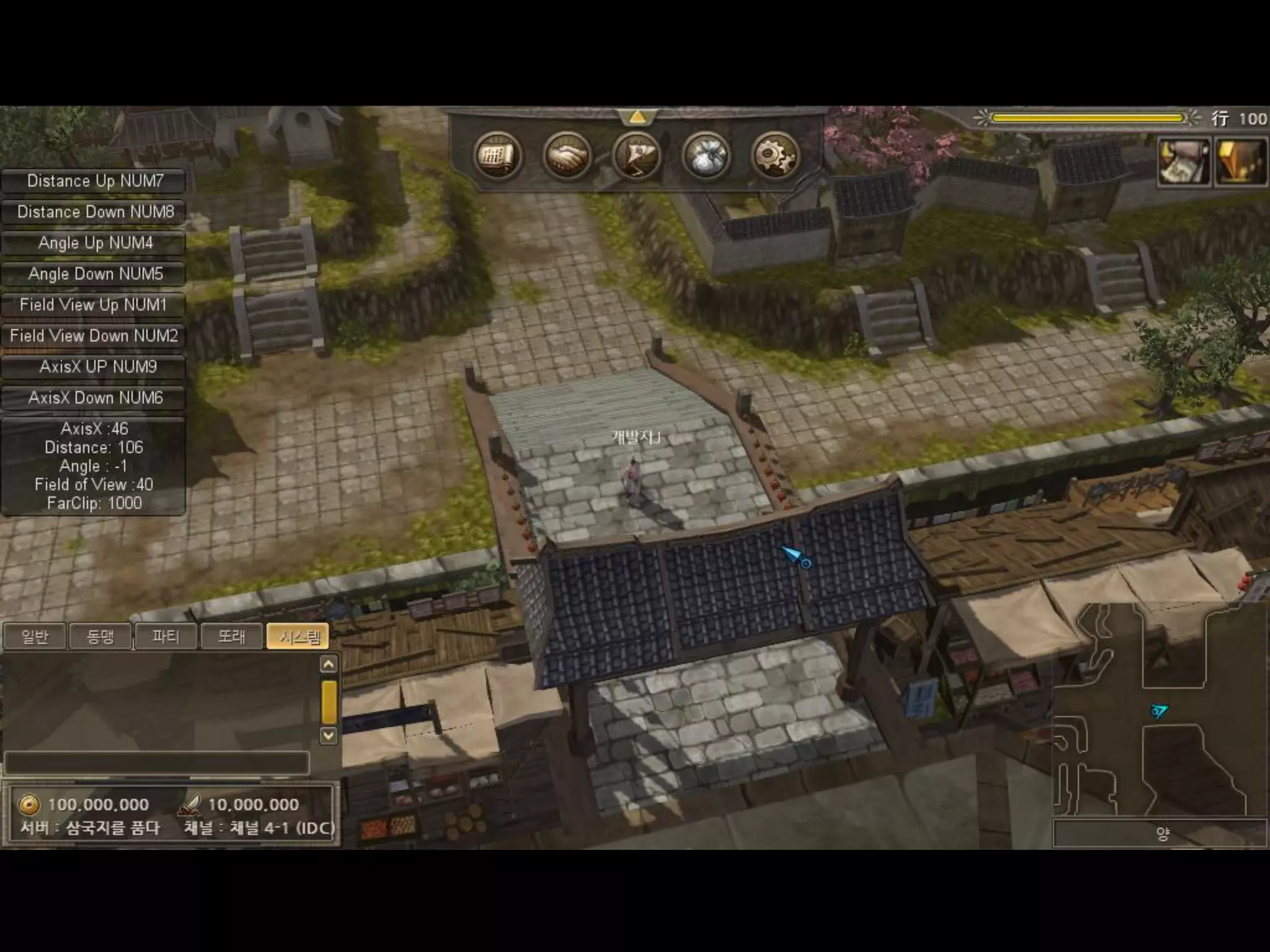Click the flag banner icon

[636, 156]
